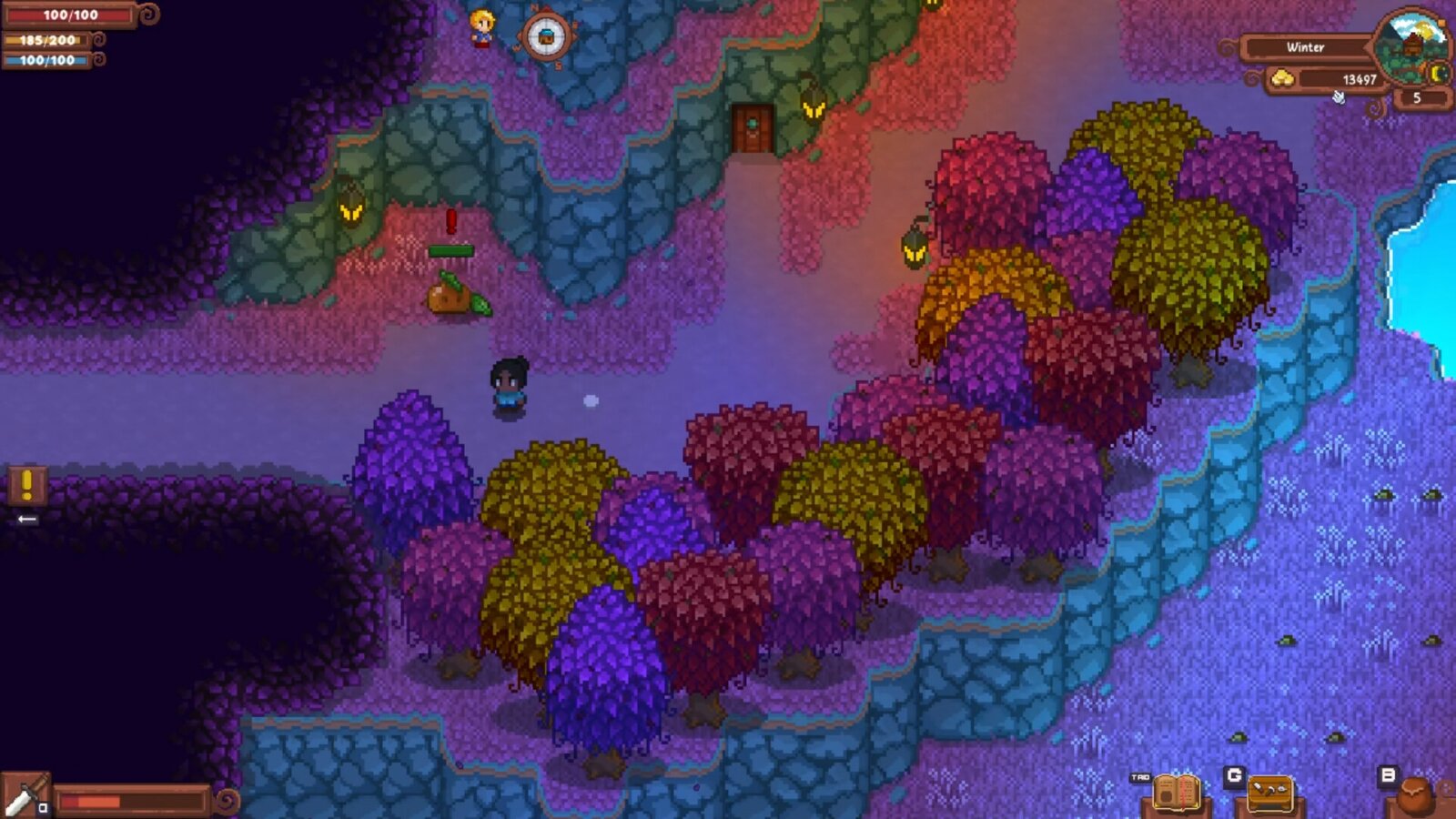Click the gold amount 13497
Screen dimensions: 1456x819
coord(1360,79)
